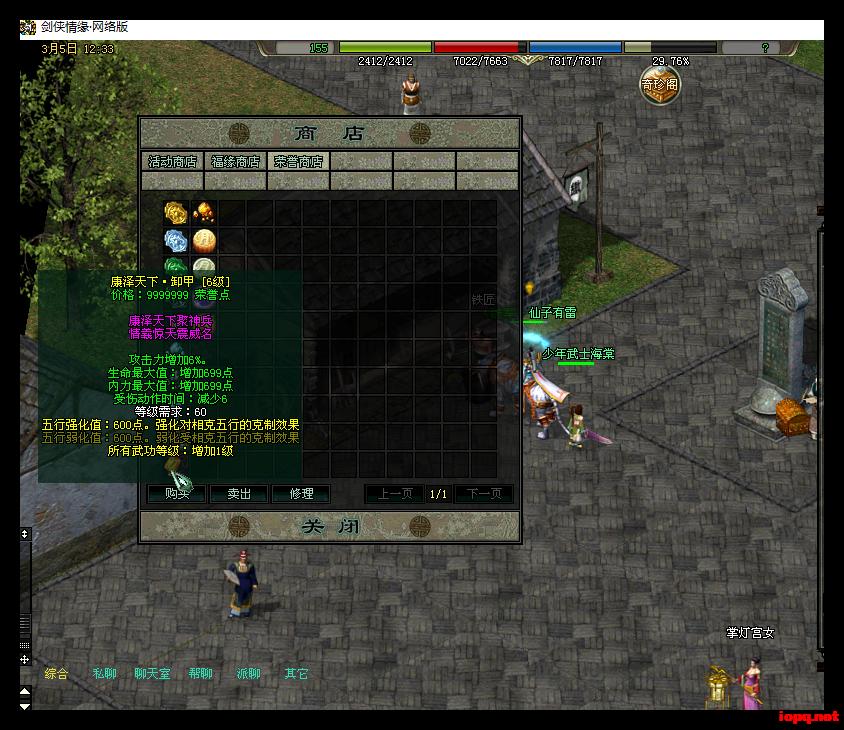Viewport: 844px width, 730px height.
Task: Click the 卖出 sell button
Action: tap(239, 493)
